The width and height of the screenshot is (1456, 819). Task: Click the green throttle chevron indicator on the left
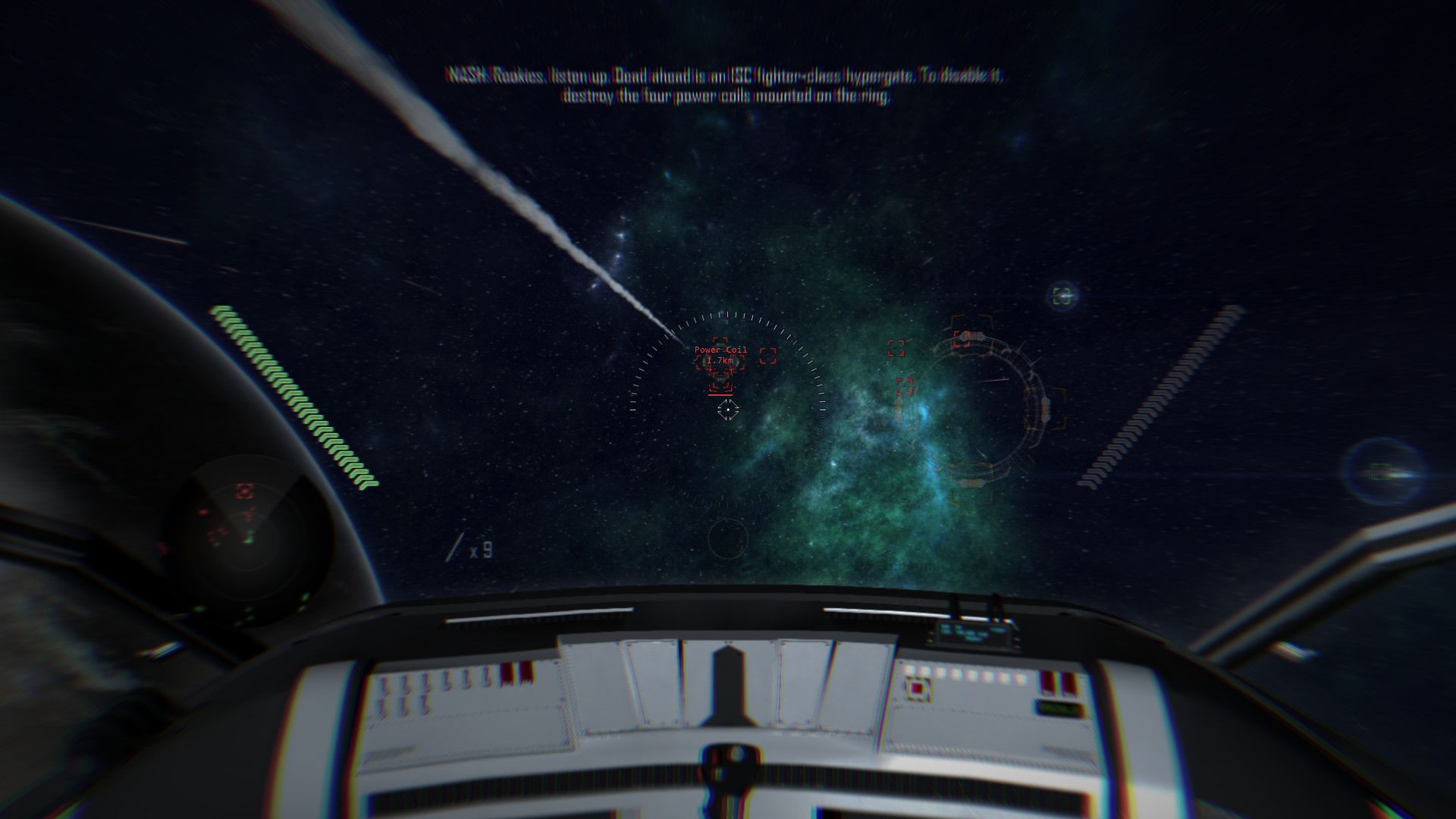[296, 394]
